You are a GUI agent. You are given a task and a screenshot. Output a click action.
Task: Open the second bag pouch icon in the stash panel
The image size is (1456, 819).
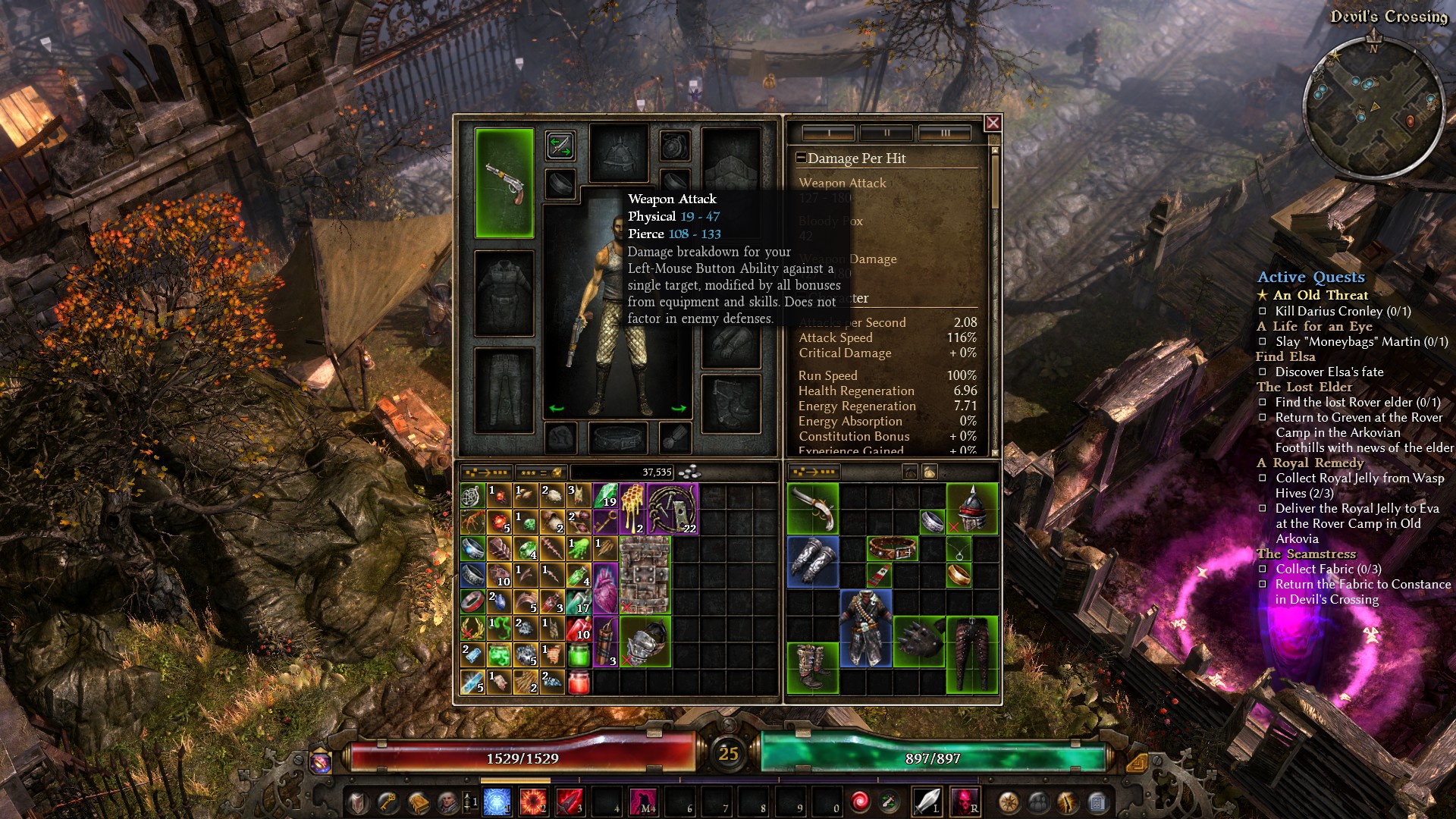coord(930,472)
